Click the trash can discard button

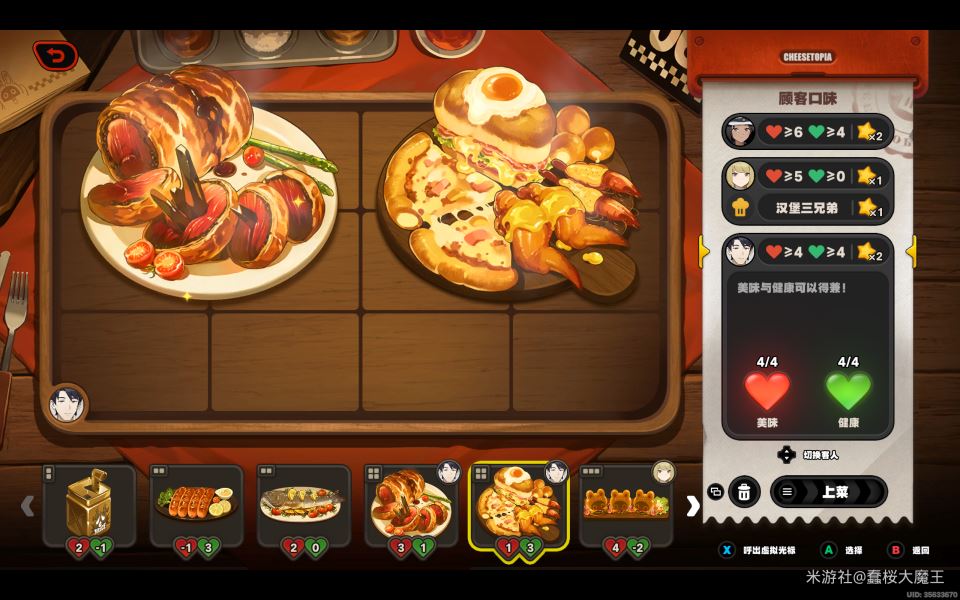(744, 492)
